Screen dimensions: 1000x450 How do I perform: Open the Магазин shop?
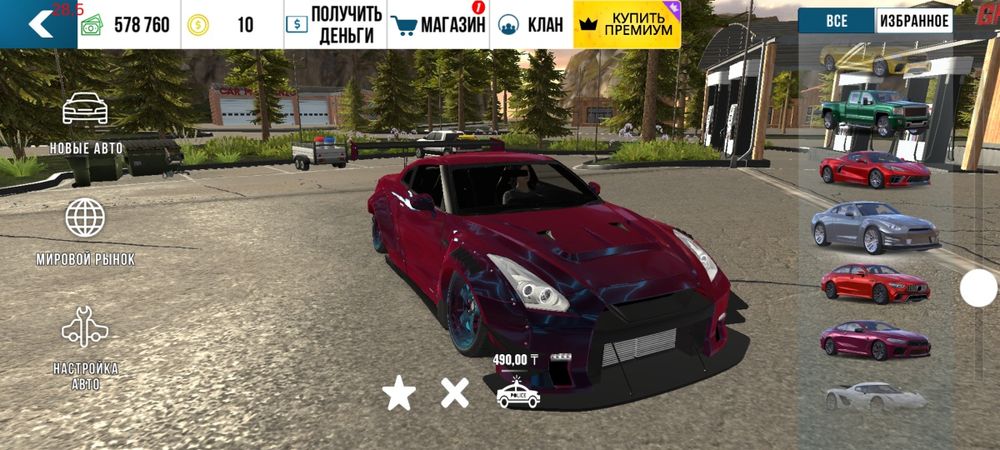pos(438,24)
